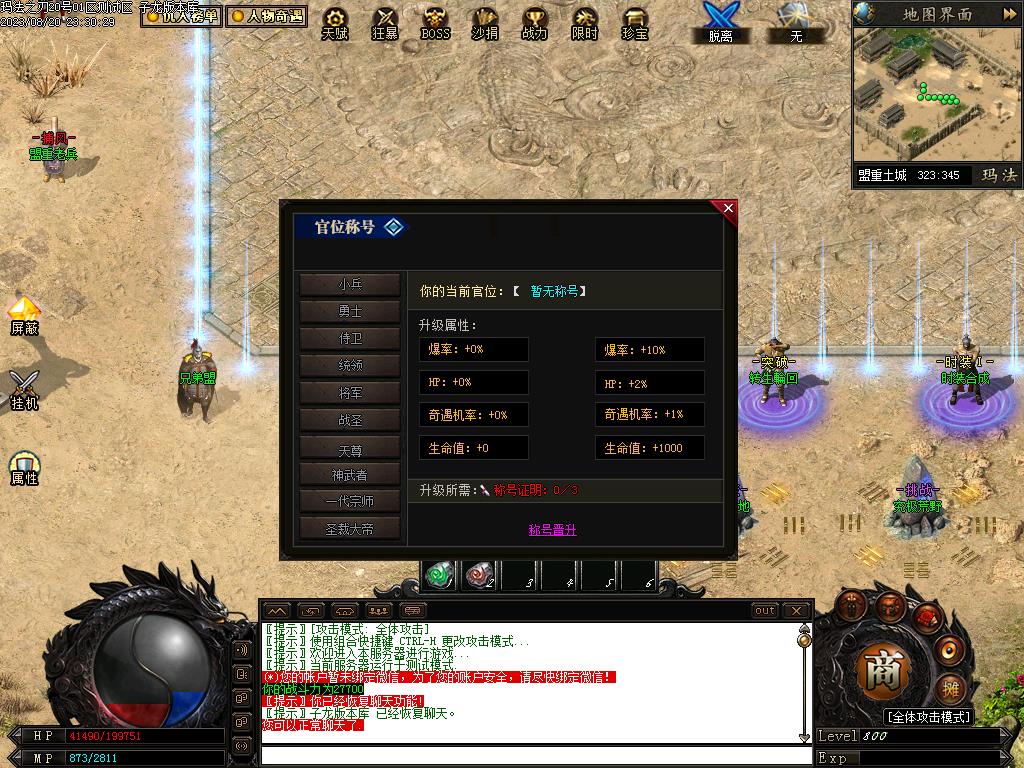Click the 称号晋升 promotion link
Image resolution: width=1024 pixels, height=768 pixels.
(x=552, y=530)
